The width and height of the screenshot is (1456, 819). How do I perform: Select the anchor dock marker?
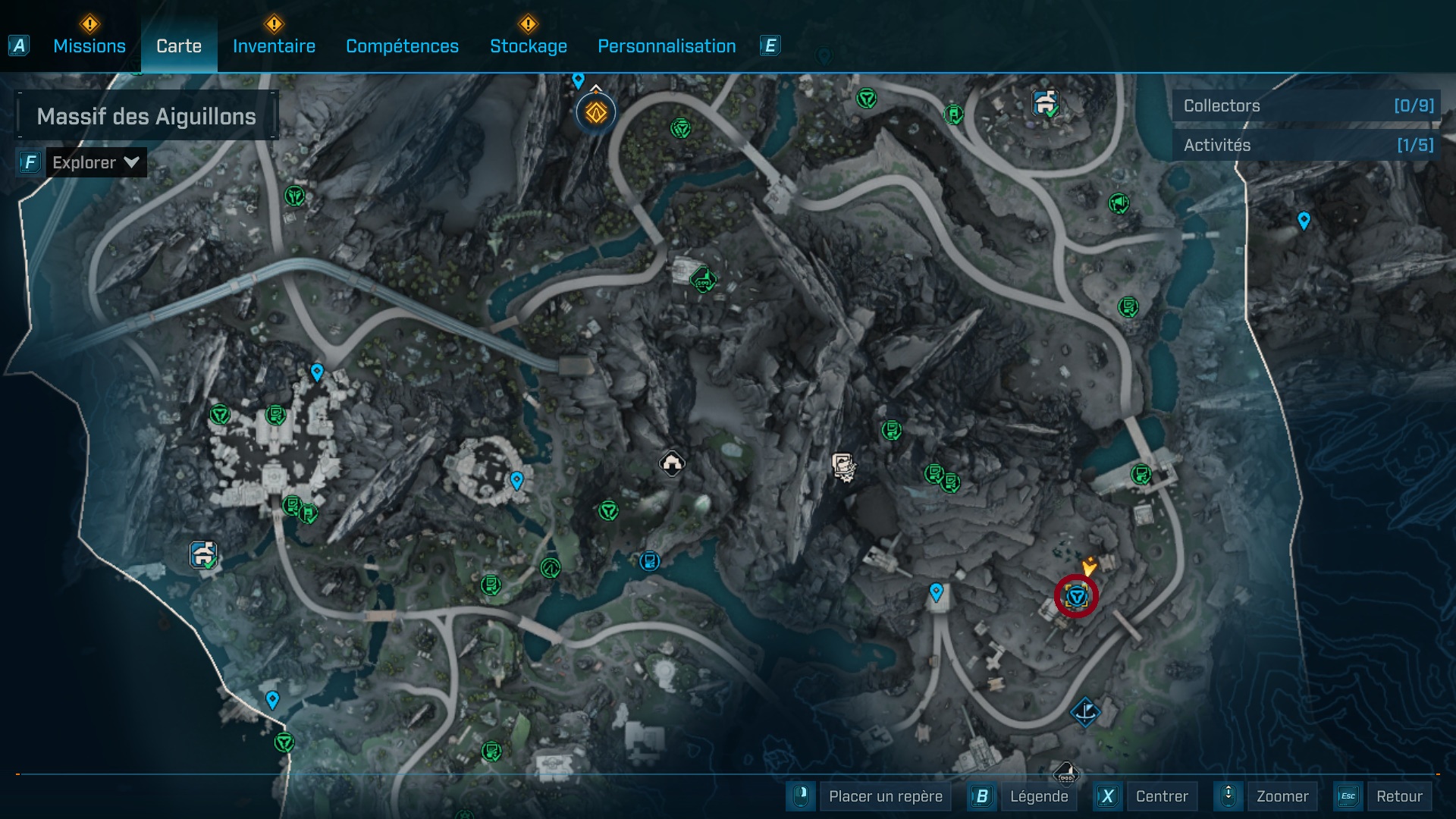1085,712
